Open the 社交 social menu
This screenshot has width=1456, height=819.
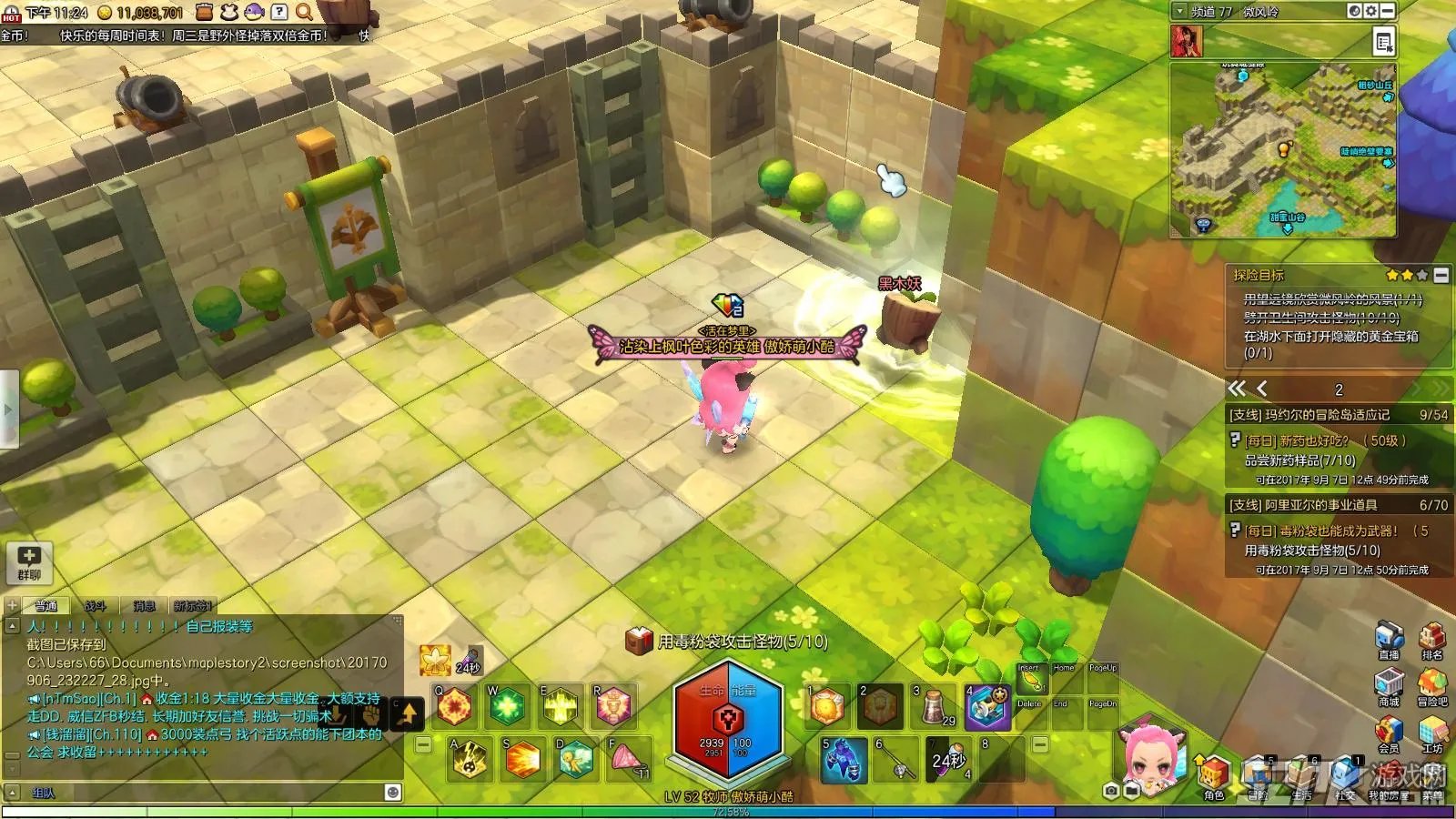(1345, 776)
